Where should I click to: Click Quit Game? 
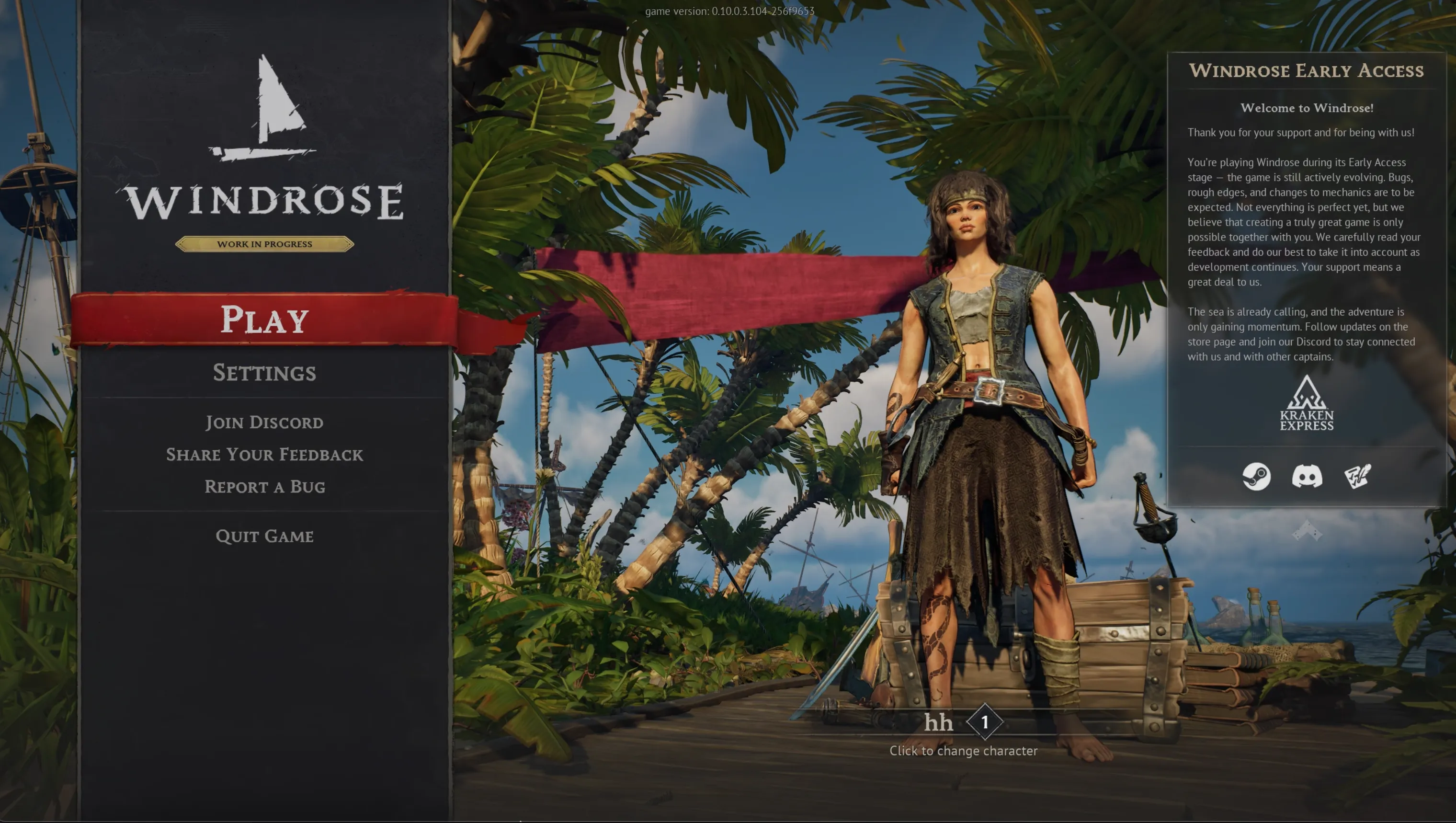point(264,536)
